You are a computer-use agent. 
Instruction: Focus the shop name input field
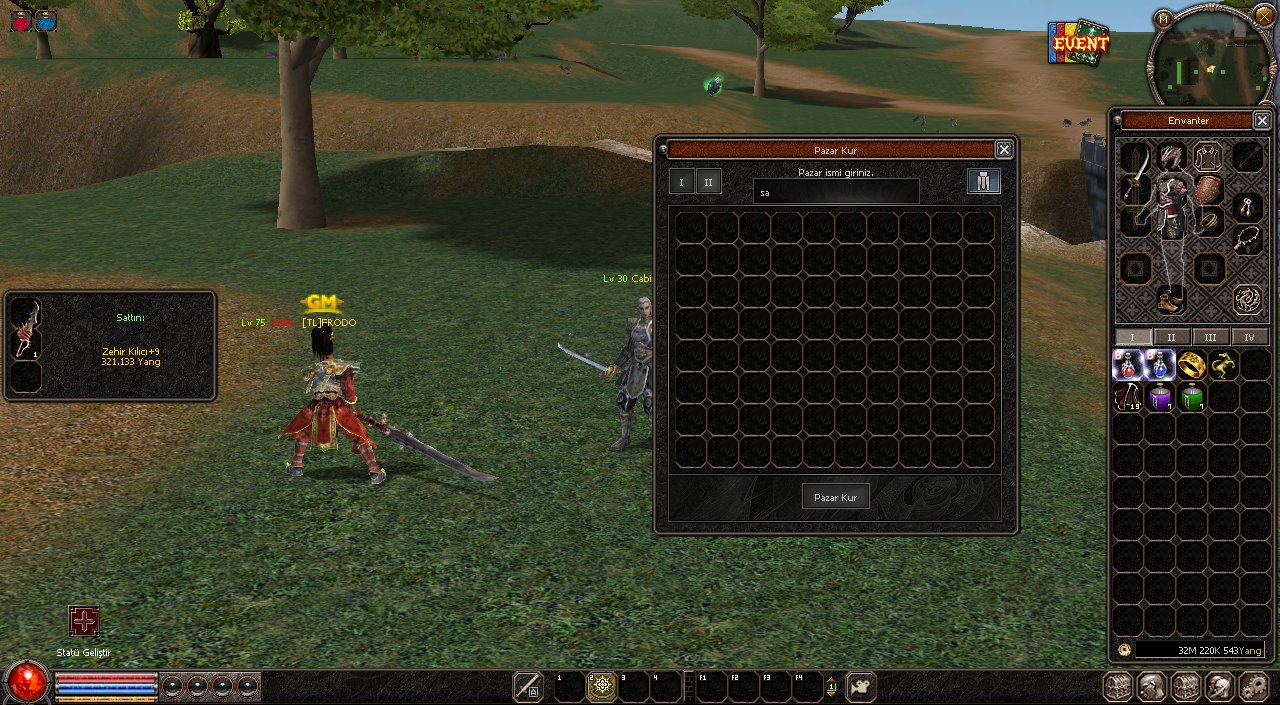click(836, 192)
